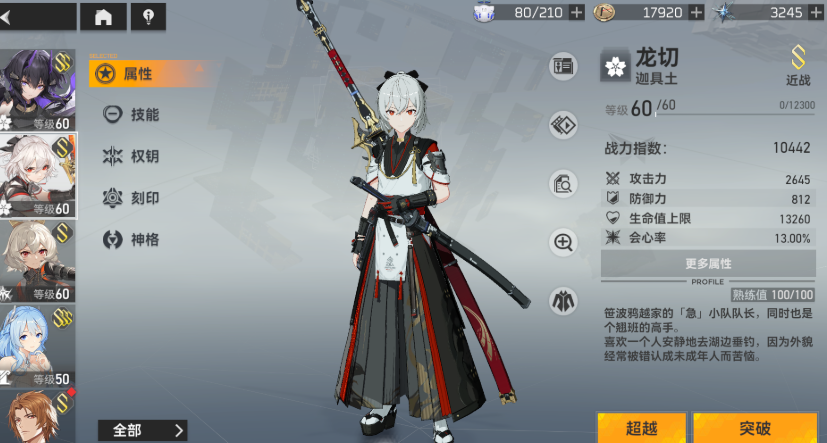Tap the 突破 breakthrough button
Screen dimensions: 827x443
755,428
